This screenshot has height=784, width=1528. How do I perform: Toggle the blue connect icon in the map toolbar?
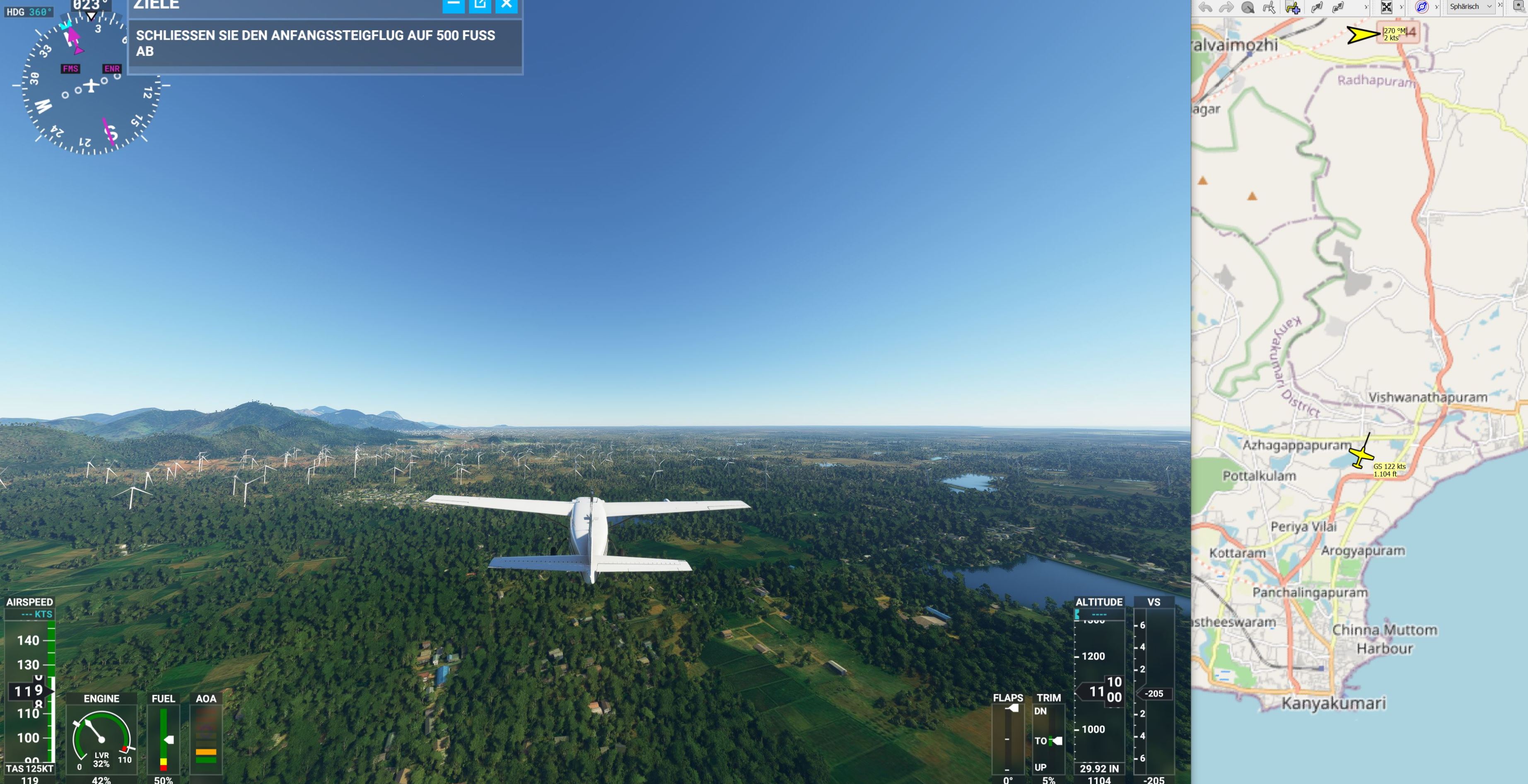point(1422,7)
